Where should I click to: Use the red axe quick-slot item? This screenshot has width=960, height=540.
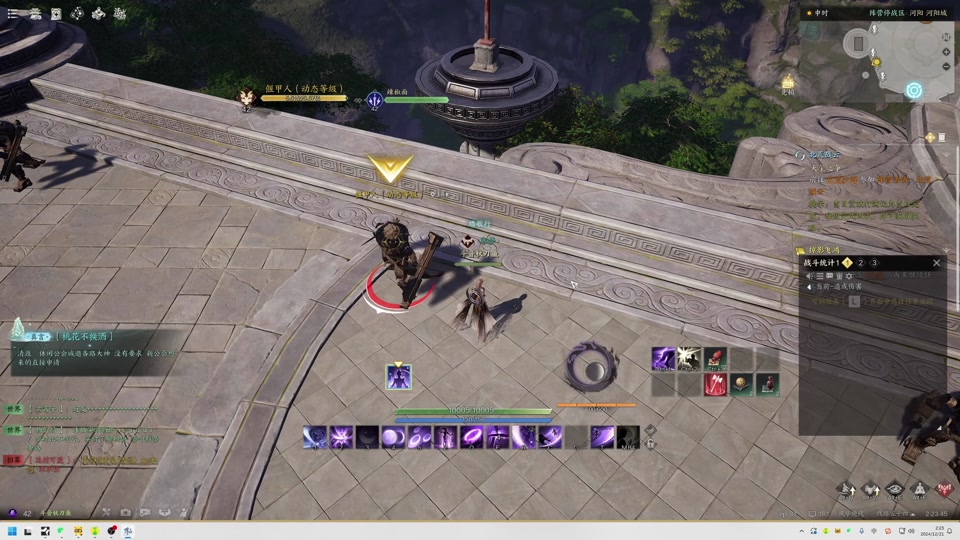[x=715, y=384]
